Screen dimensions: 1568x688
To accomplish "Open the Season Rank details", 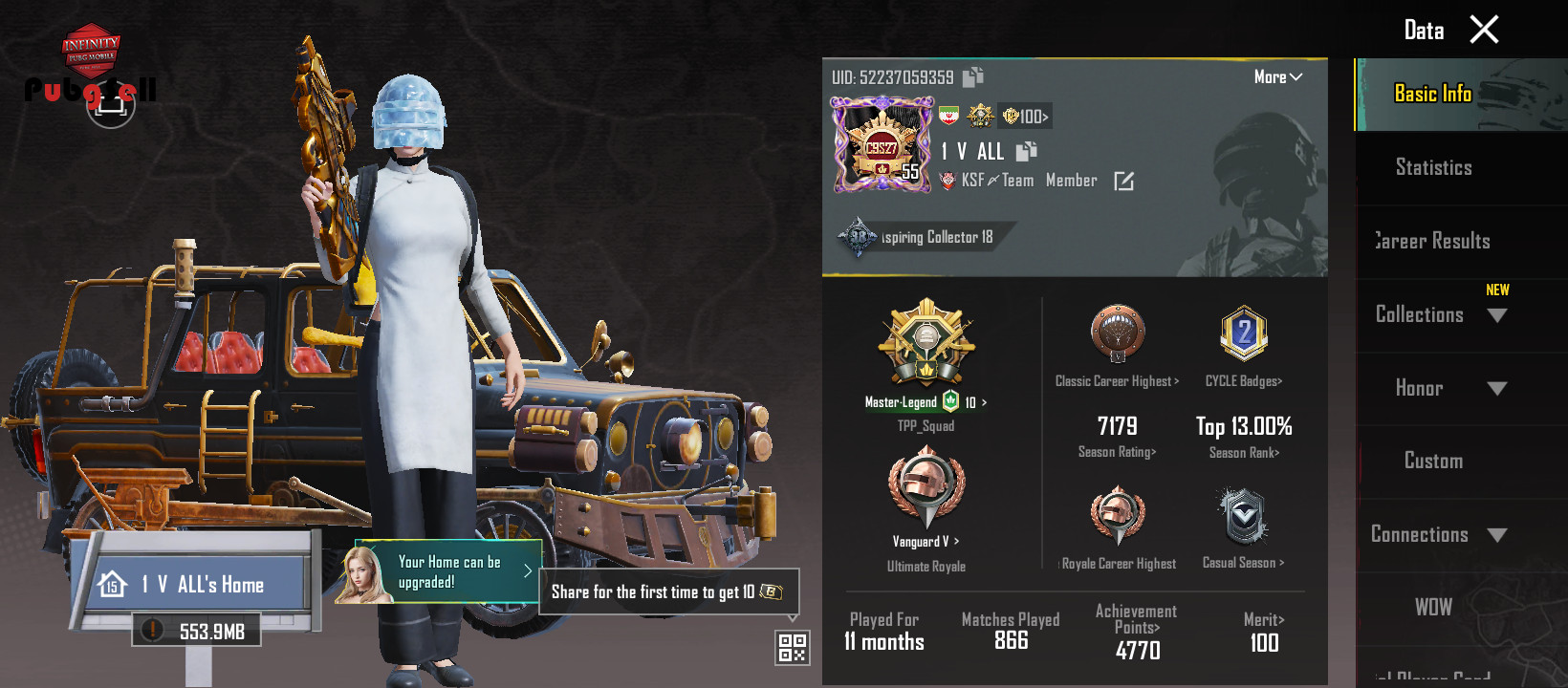I will click(1243, 452).
